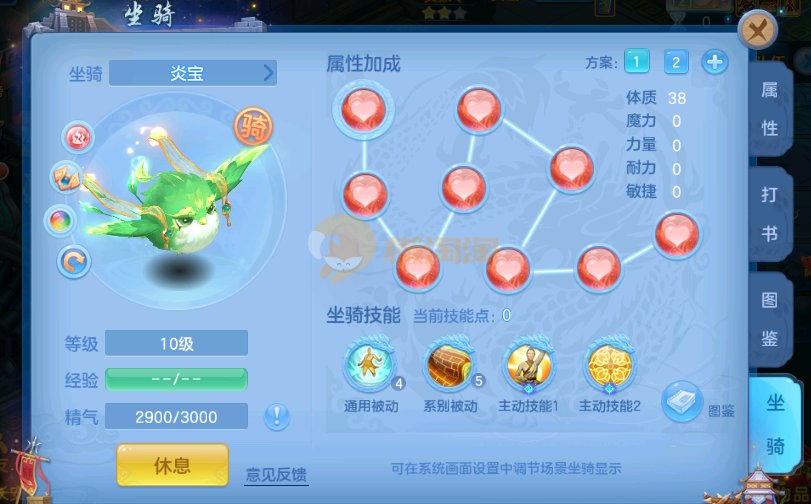Select the 系别被动 skill icon

click(449, 363)
